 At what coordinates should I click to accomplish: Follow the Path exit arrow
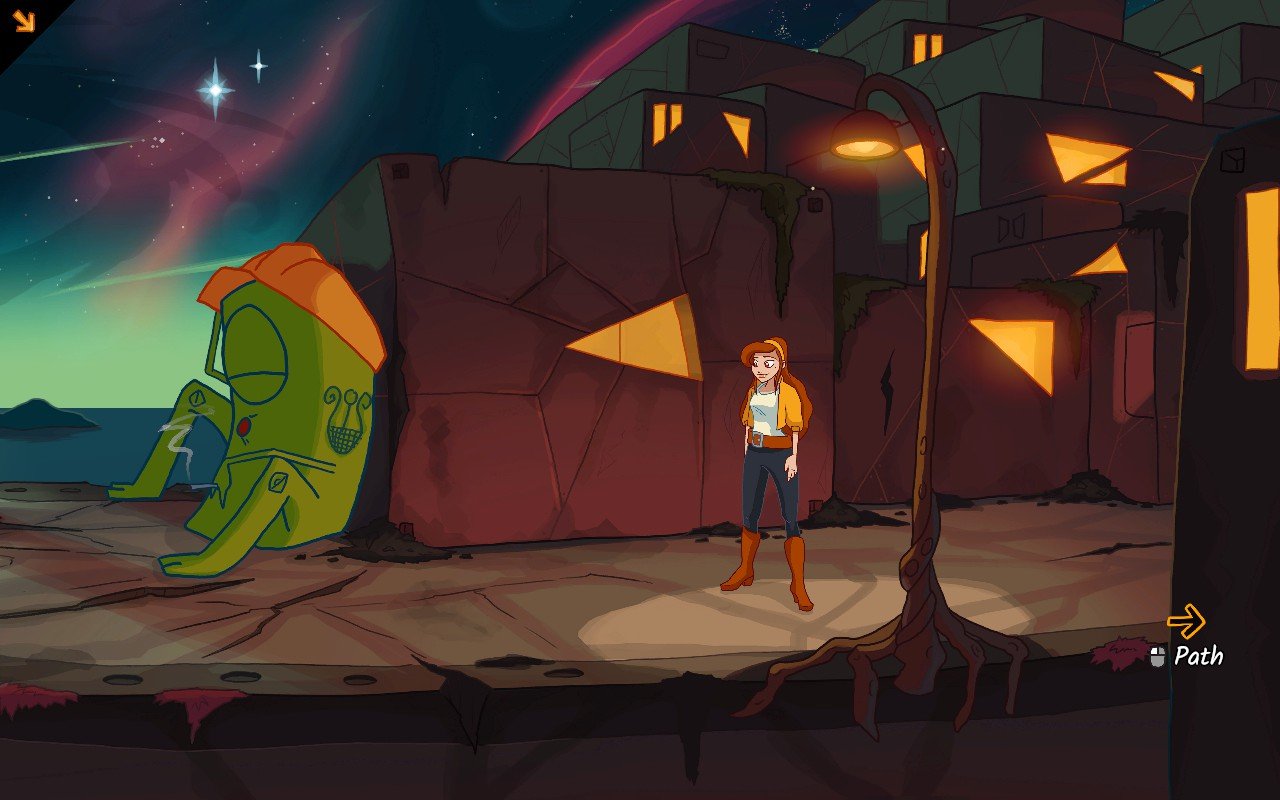pos(1186,621)
